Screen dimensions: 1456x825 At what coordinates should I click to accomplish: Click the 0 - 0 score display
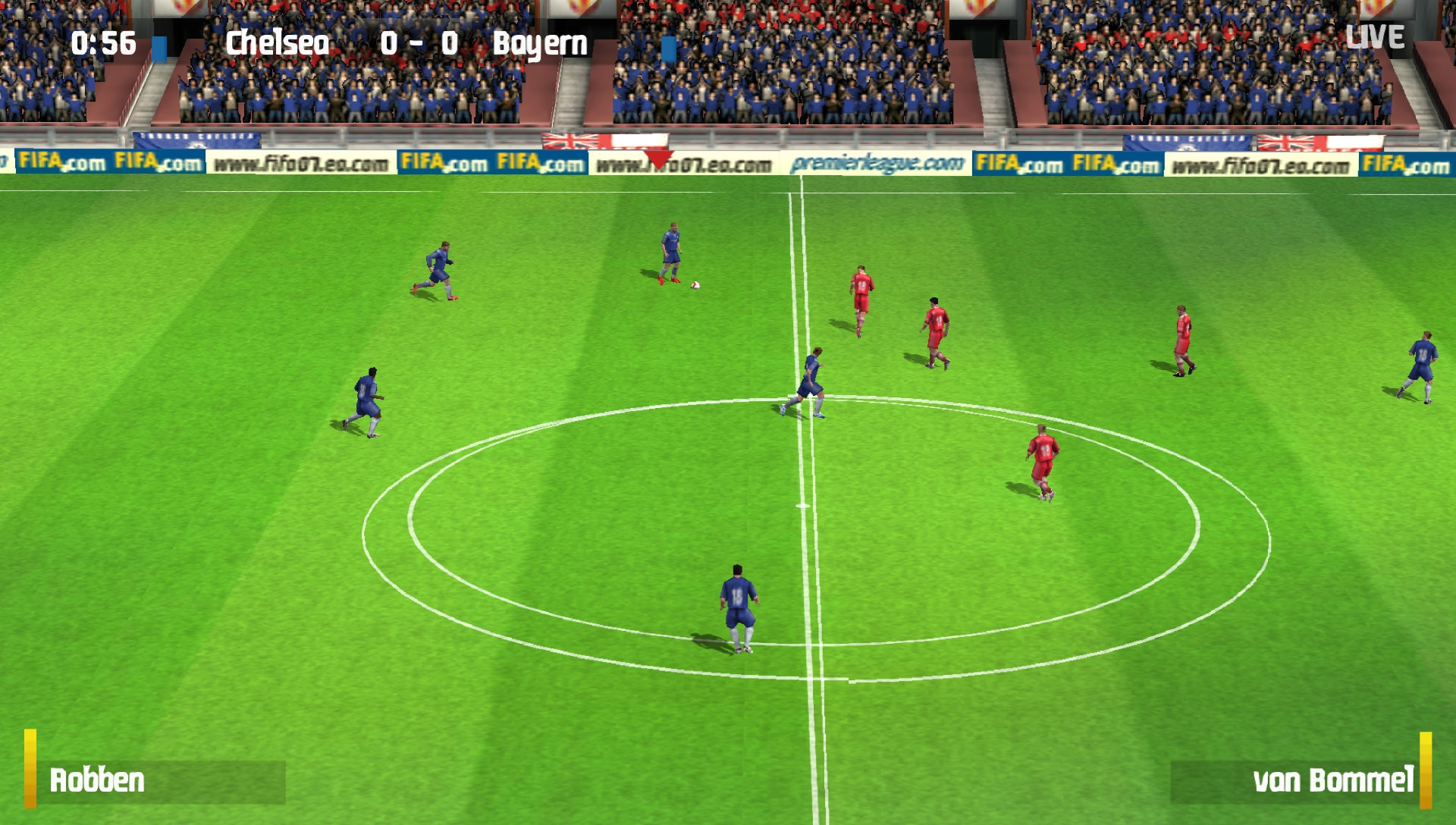click(419, 44)
